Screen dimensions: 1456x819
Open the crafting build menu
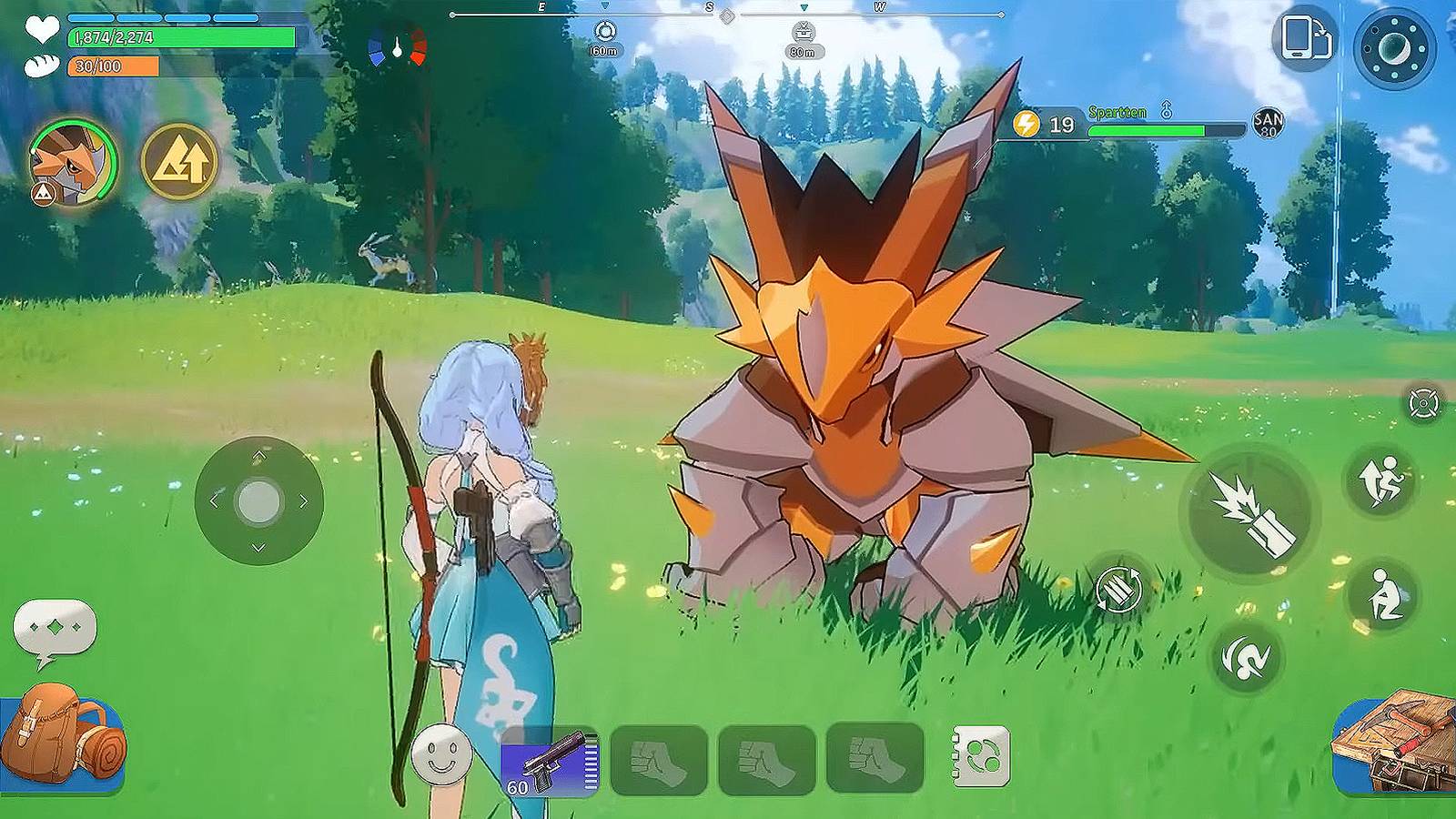coord(1397,742)
